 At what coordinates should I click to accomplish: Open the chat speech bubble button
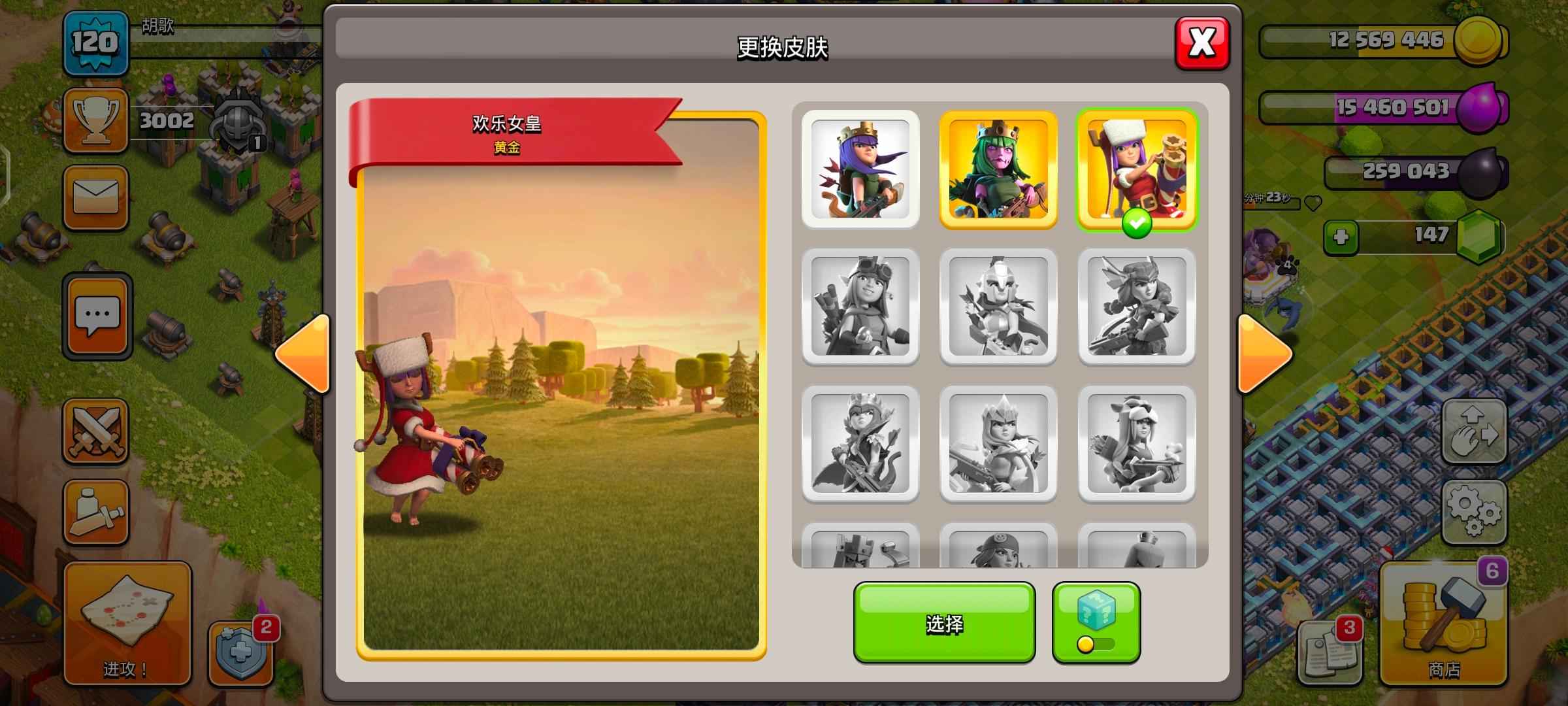97,316
